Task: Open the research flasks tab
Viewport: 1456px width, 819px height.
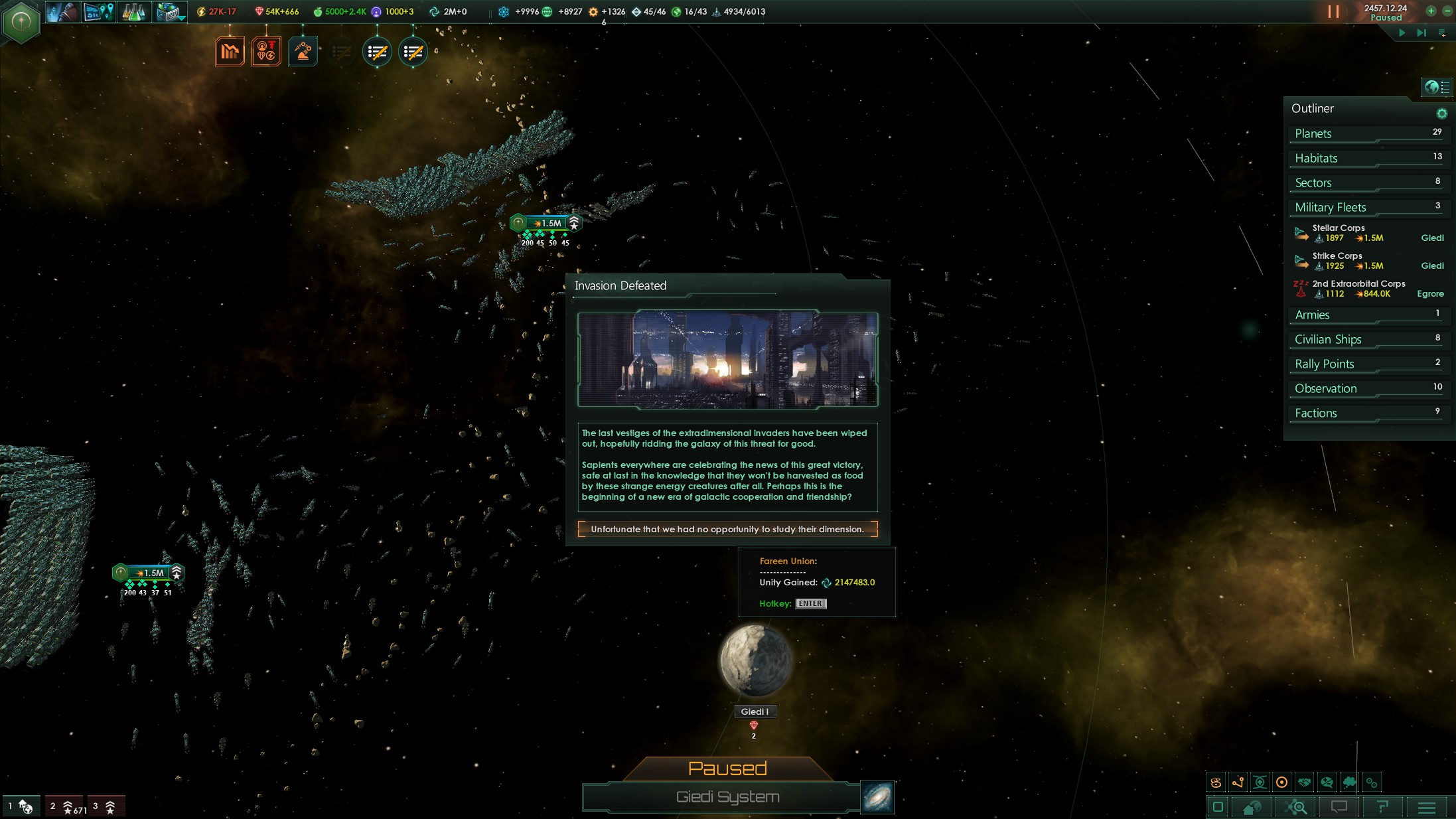Action: coord(133,12)
